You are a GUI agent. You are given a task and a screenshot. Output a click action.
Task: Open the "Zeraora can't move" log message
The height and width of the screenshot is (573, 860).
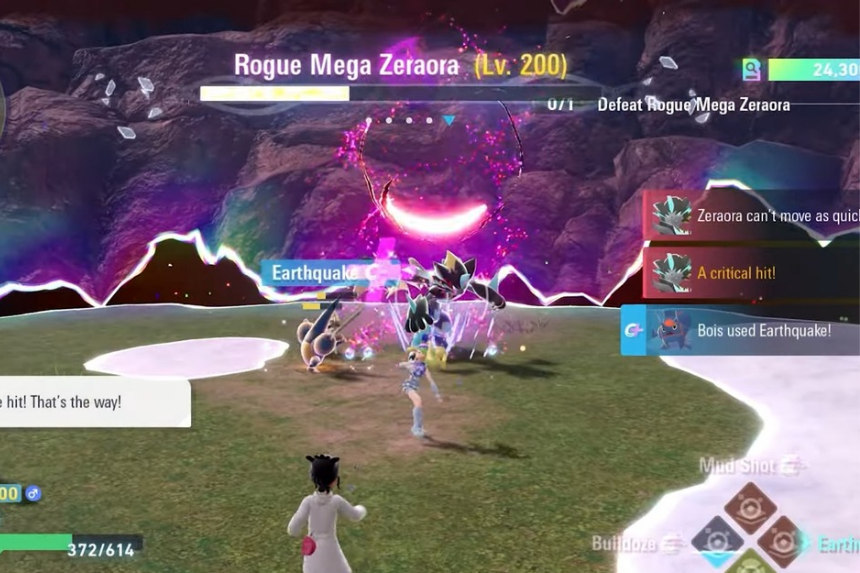coord(750,215)
